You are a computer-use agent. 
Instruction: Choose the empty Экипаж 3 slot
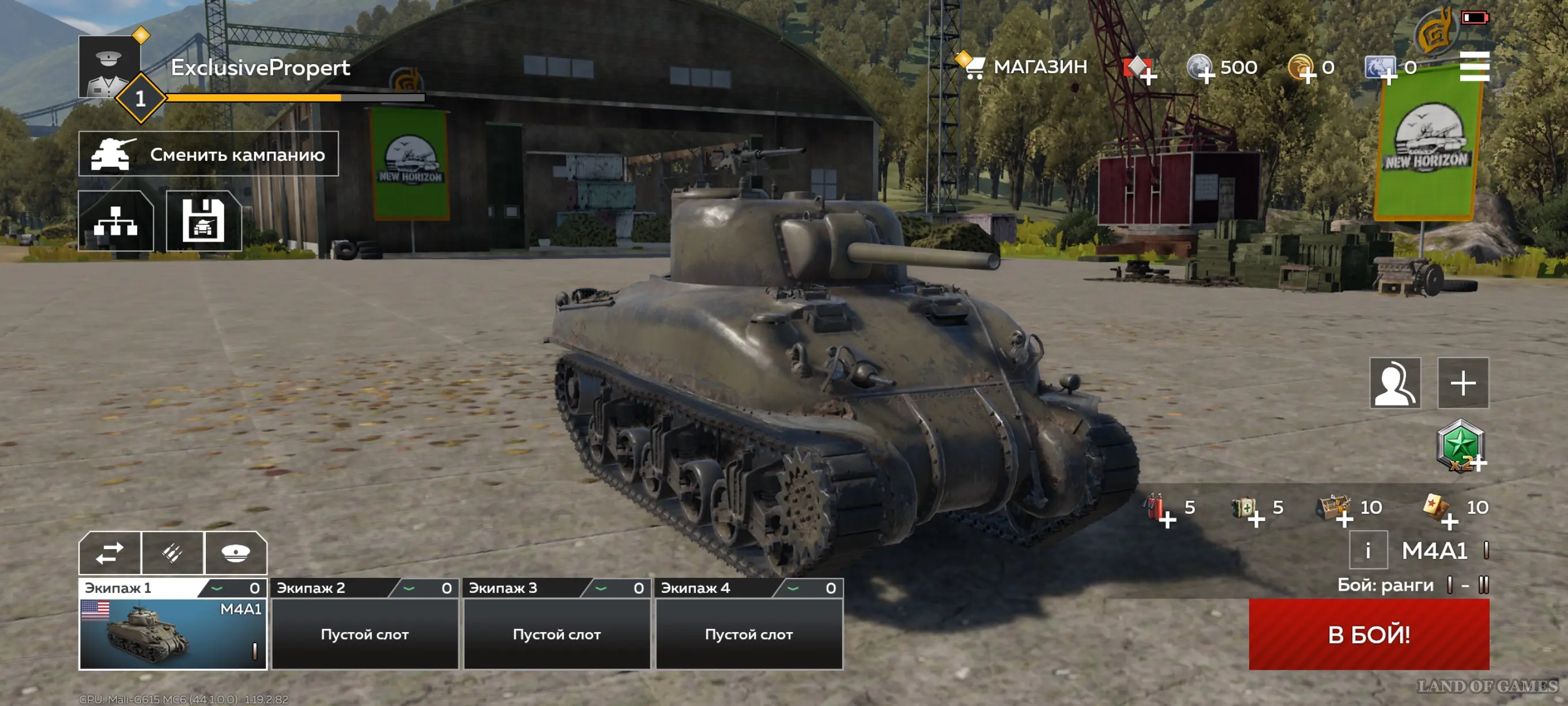[x=556, y=633]
